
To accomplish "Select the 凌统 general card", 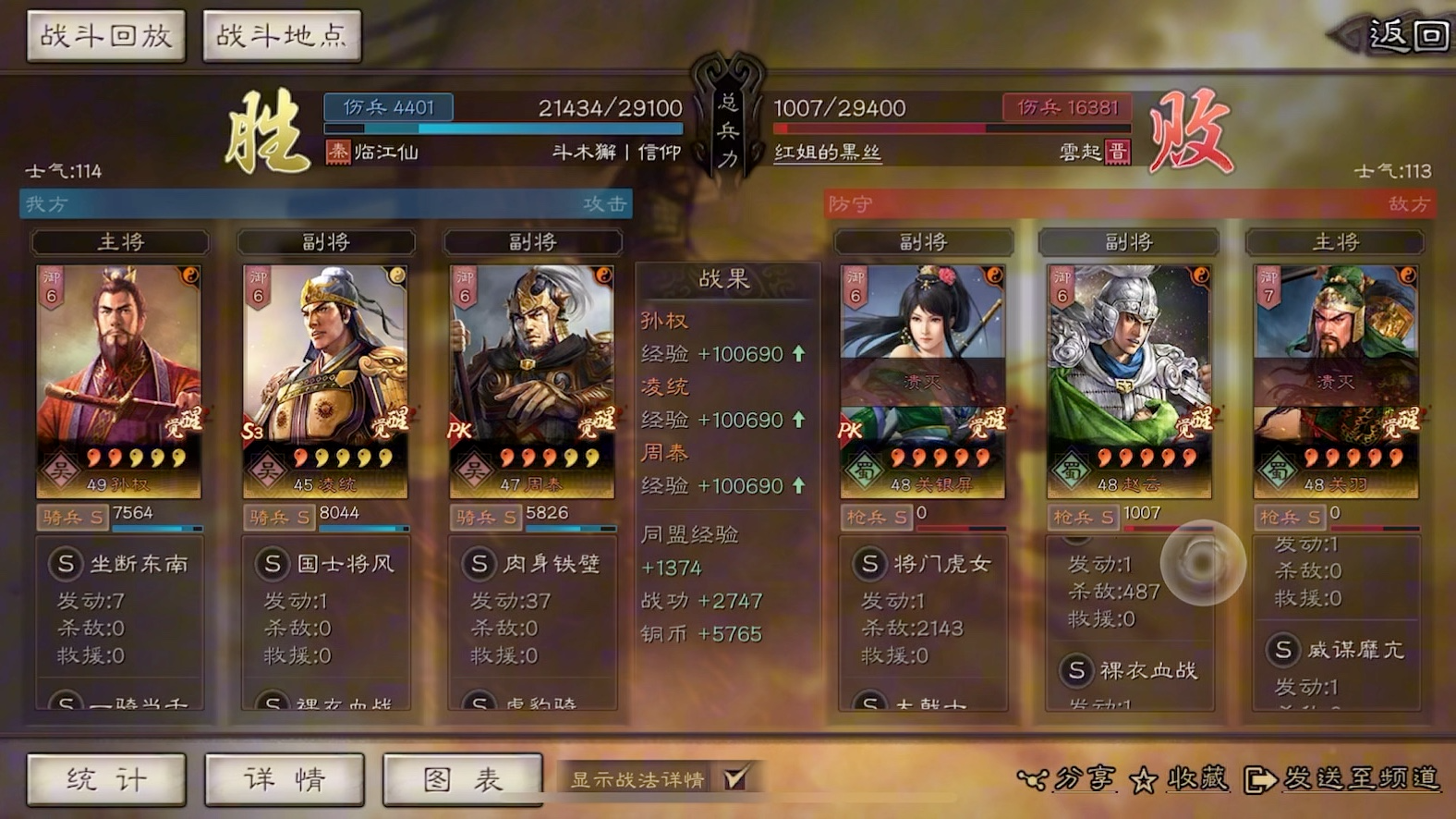I will [x=325, y=381].
